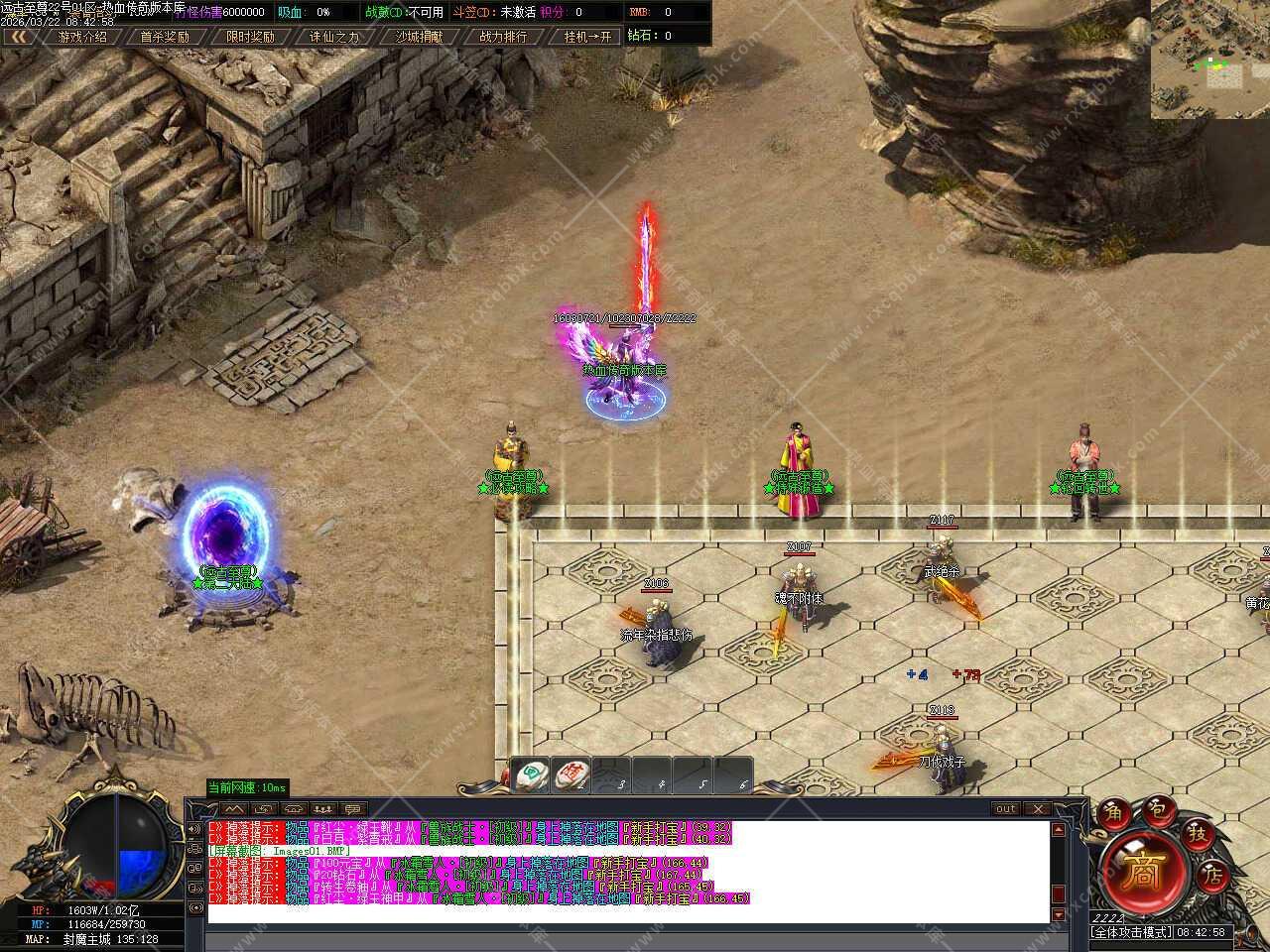Show the 战力排行 power ranking
The image size is (1270, 952).
point(504,37)
